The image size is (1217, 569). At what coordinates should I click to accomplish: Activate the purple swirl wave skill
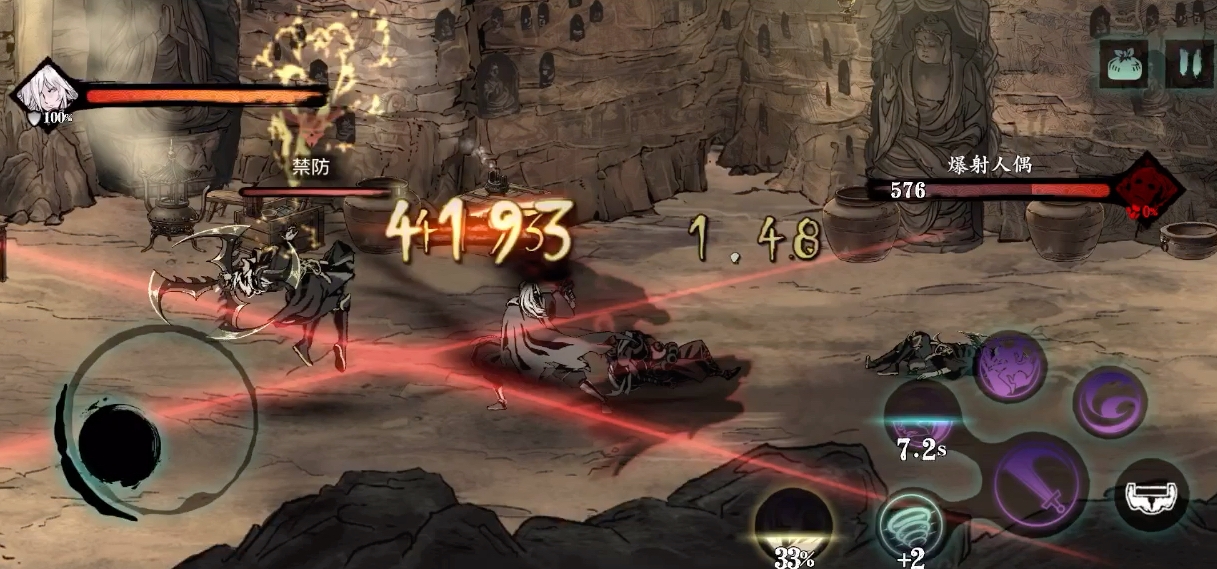tap(1109, 401)
